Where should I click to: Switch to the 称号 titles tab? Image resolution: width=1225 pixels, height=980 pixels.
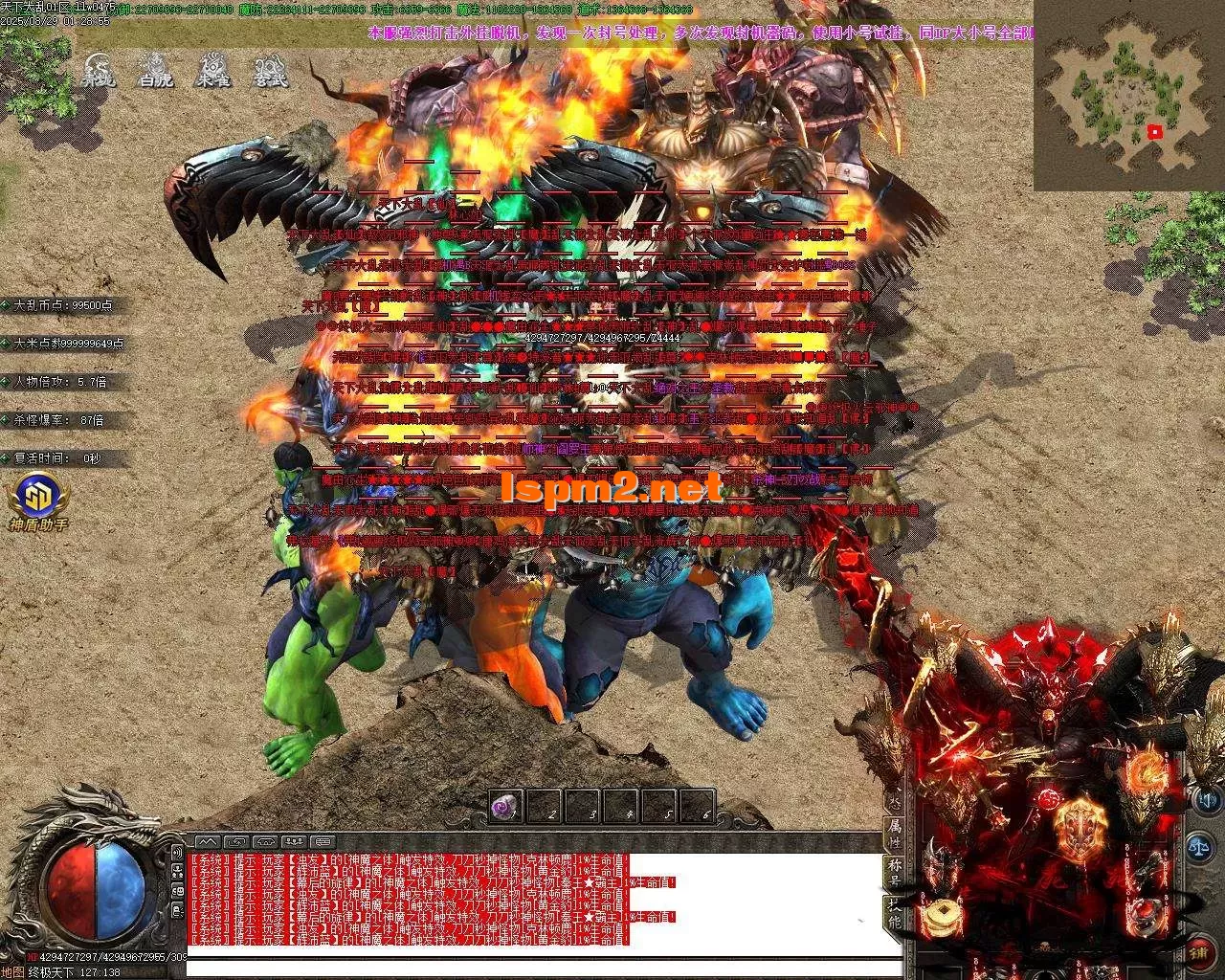coord(894,873)
